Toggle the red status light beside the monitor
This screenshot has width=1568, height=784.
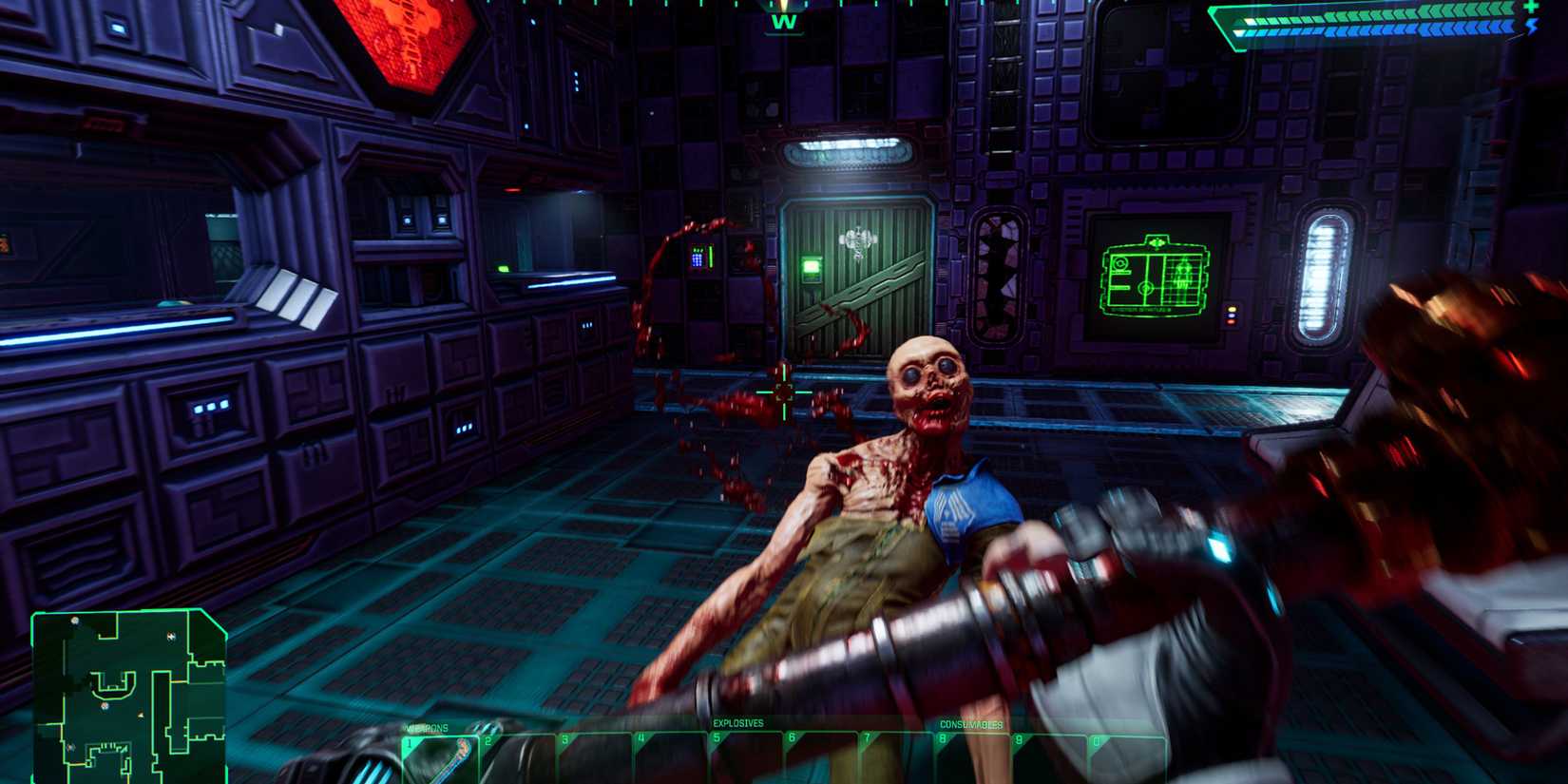click(x=1231, y=321)
